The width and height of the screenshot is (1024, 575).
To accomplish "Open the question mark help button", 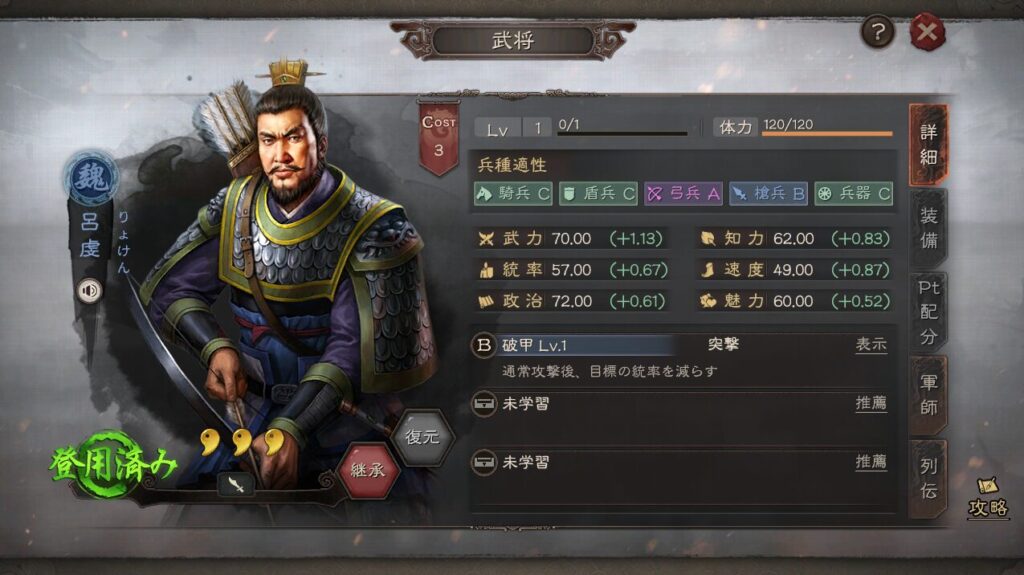I will tap(877, 33).
